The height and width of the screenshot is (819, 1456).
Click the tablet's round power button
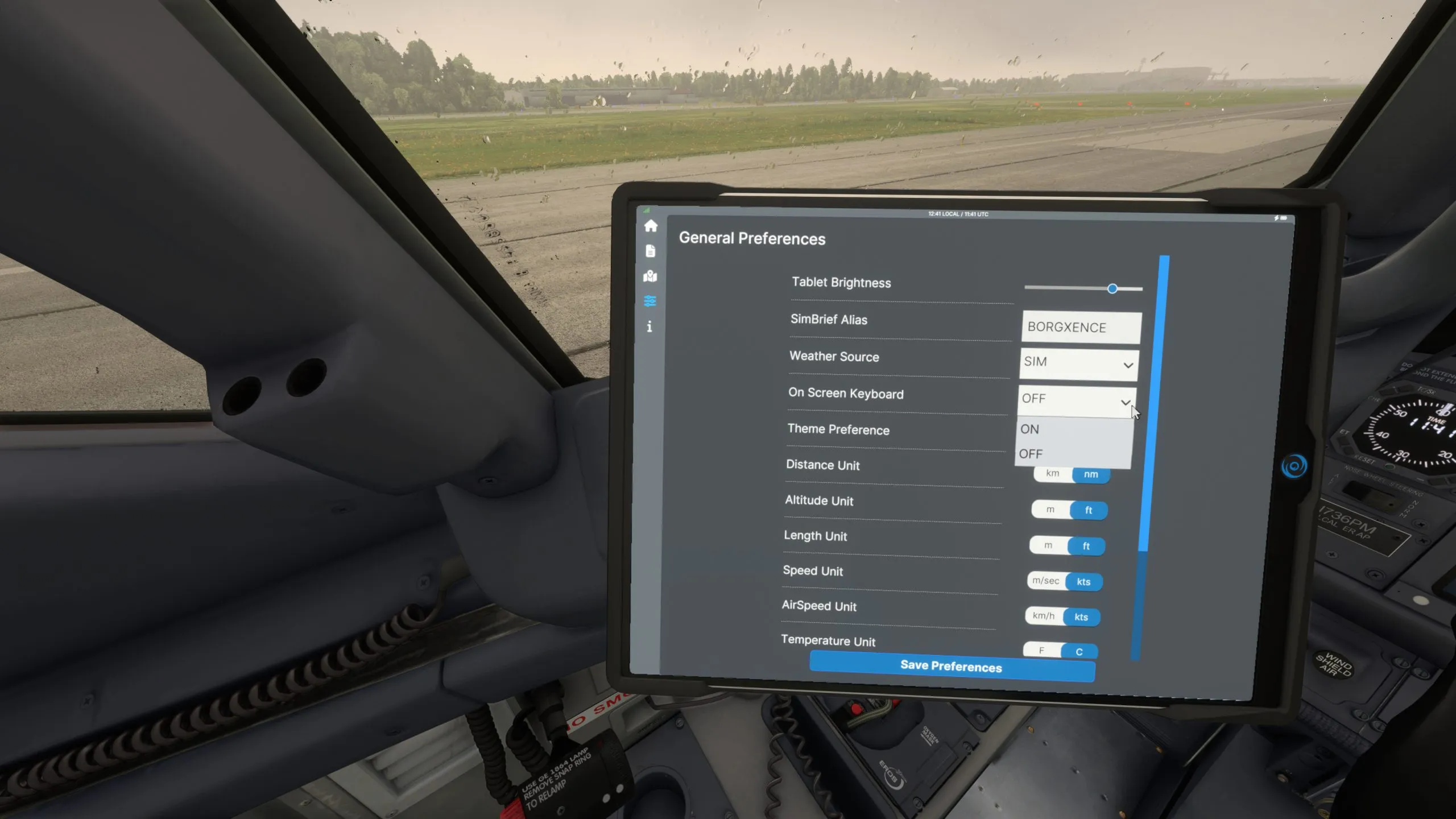click(x=1294, y=466)
